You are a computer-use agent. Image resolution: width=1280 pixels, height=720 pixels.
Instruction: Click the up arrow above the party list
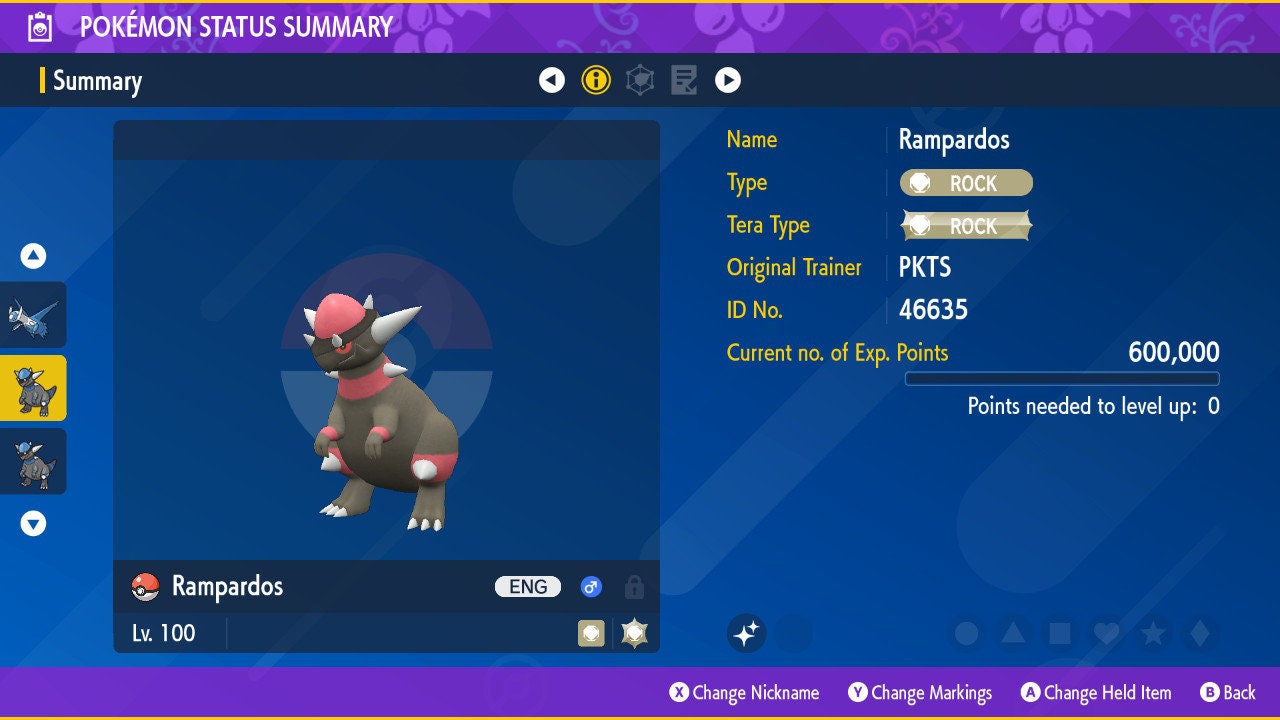click(33, 256)
